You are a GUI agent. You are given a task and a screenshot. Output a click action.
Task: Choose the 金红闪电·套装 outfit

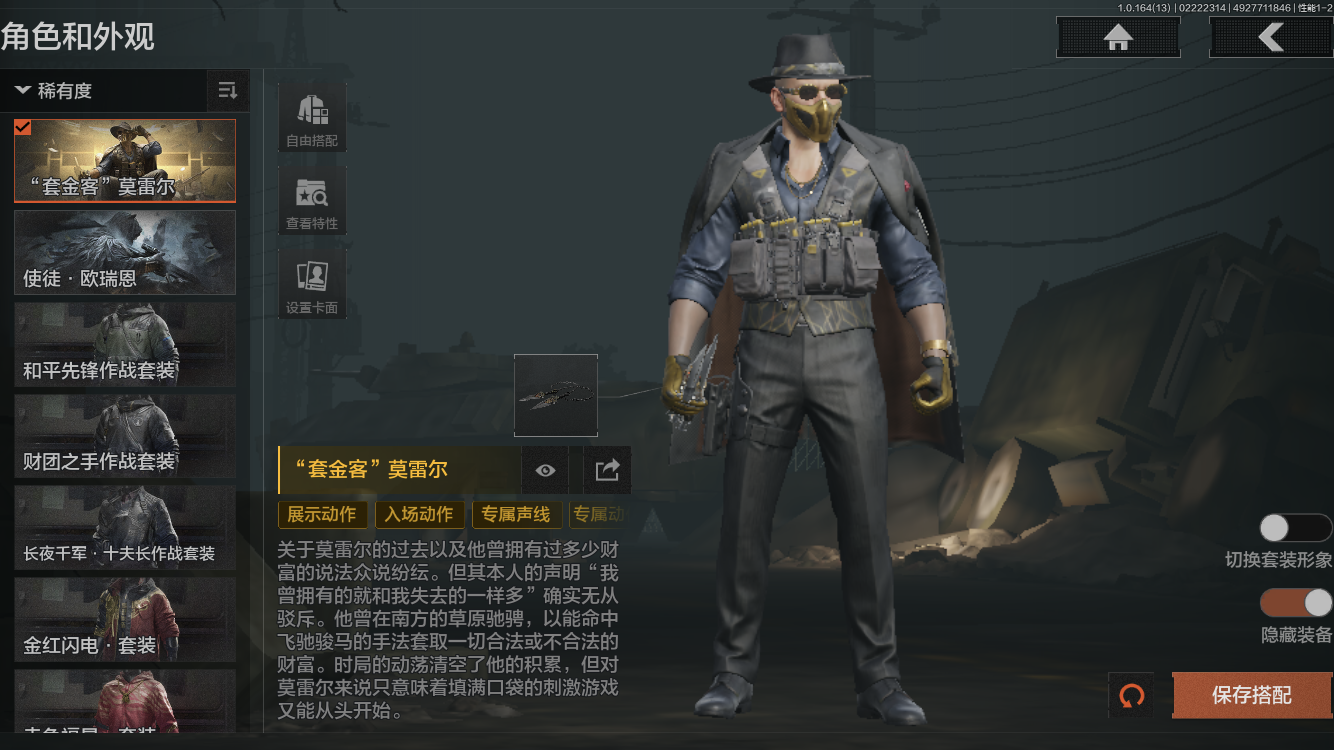point(124,620)
